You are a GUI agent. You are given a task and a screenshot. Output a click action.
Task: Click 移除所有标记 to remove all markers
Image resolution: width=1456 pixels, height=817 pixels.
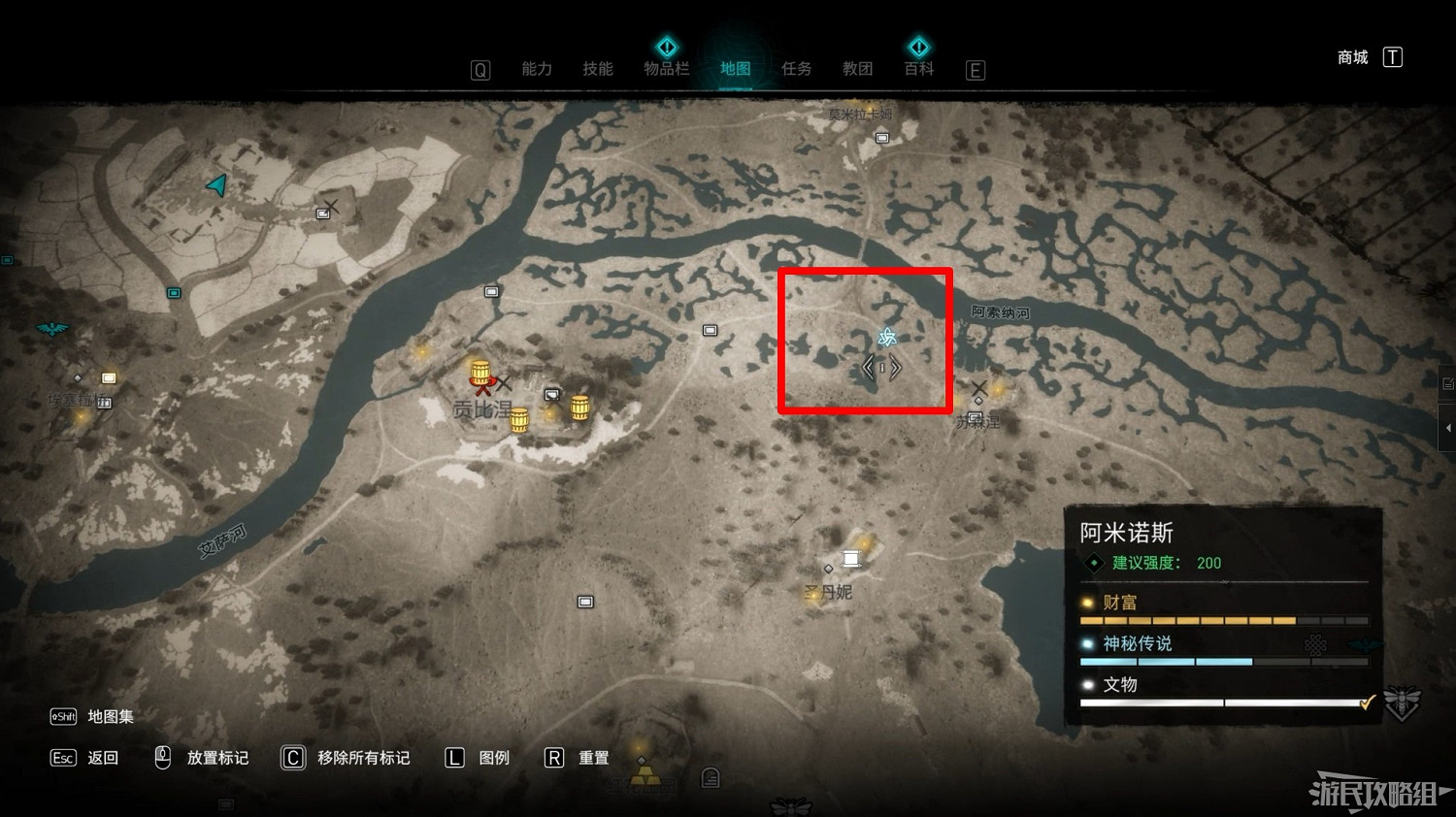[x=364, y=758]
